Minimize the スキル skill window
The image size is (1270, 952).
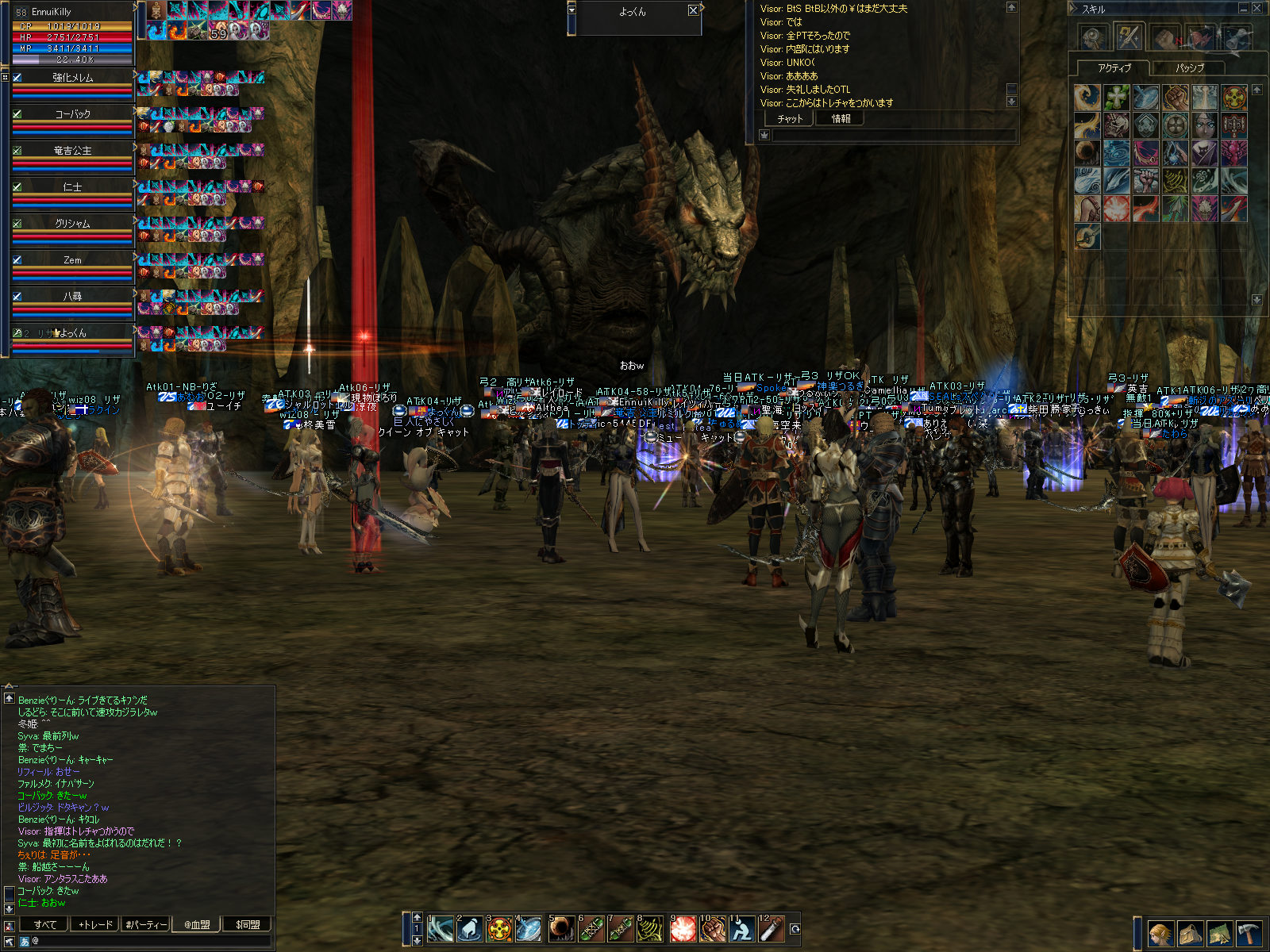pos(1243,9)
